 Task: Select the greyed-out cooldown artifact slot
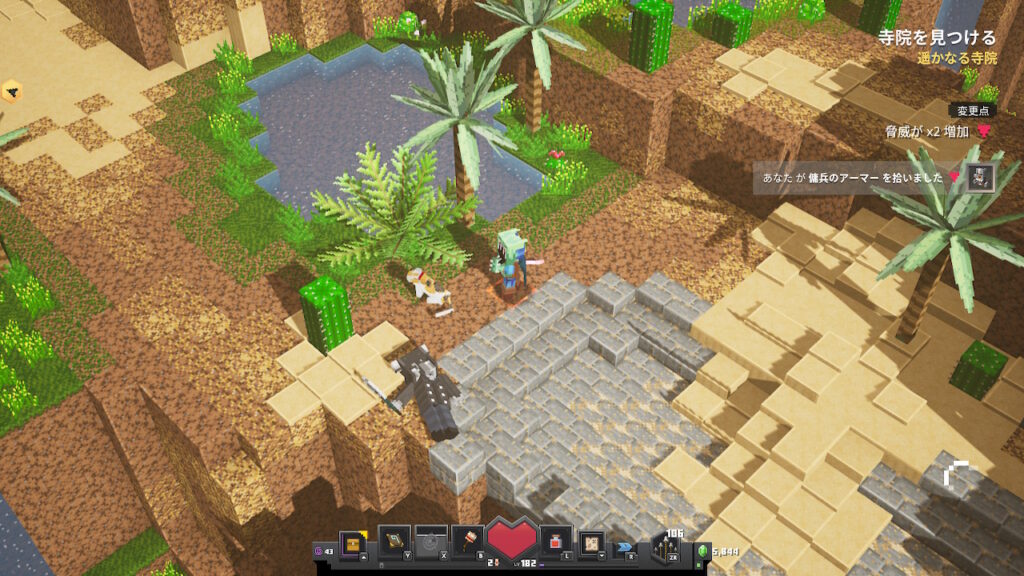coord(431,542)
